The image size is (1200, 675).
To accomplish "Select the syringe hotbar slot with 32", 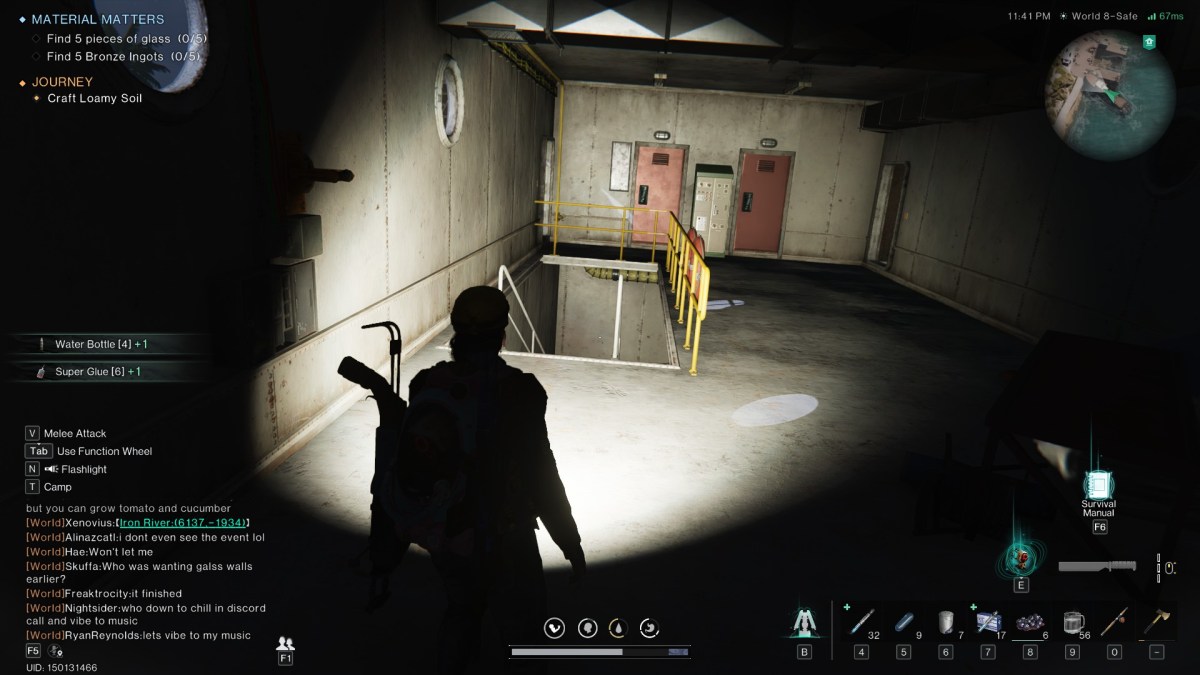I will pyautogui.click(x=862, y=621).
